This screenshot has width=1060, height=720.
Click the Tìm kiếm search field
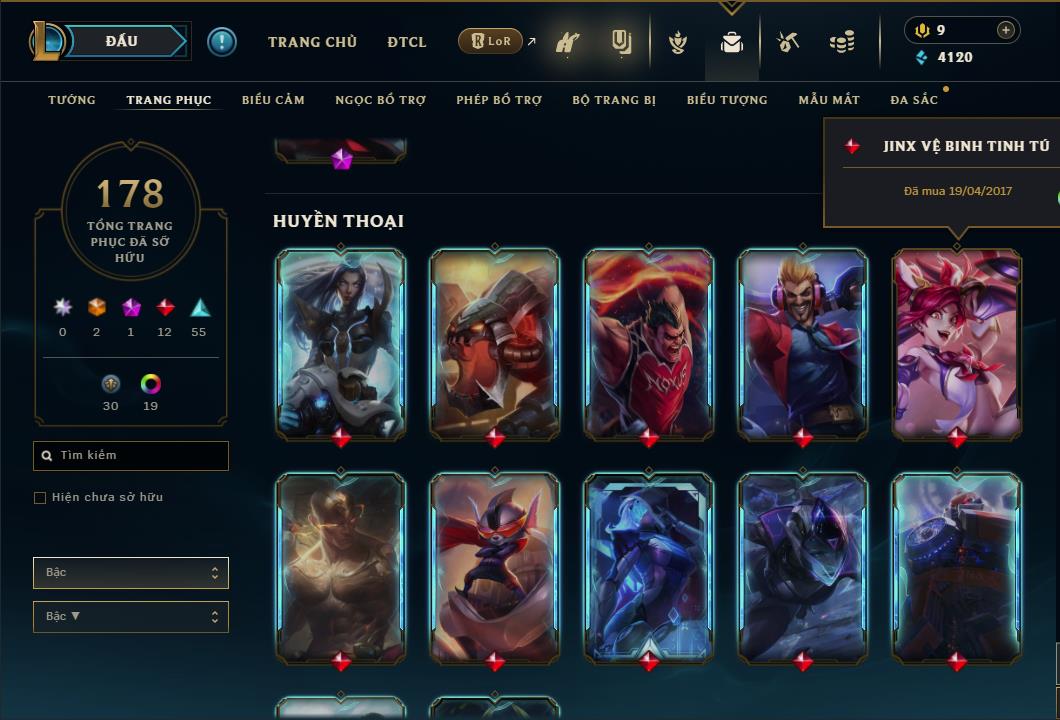click(131, 456)
